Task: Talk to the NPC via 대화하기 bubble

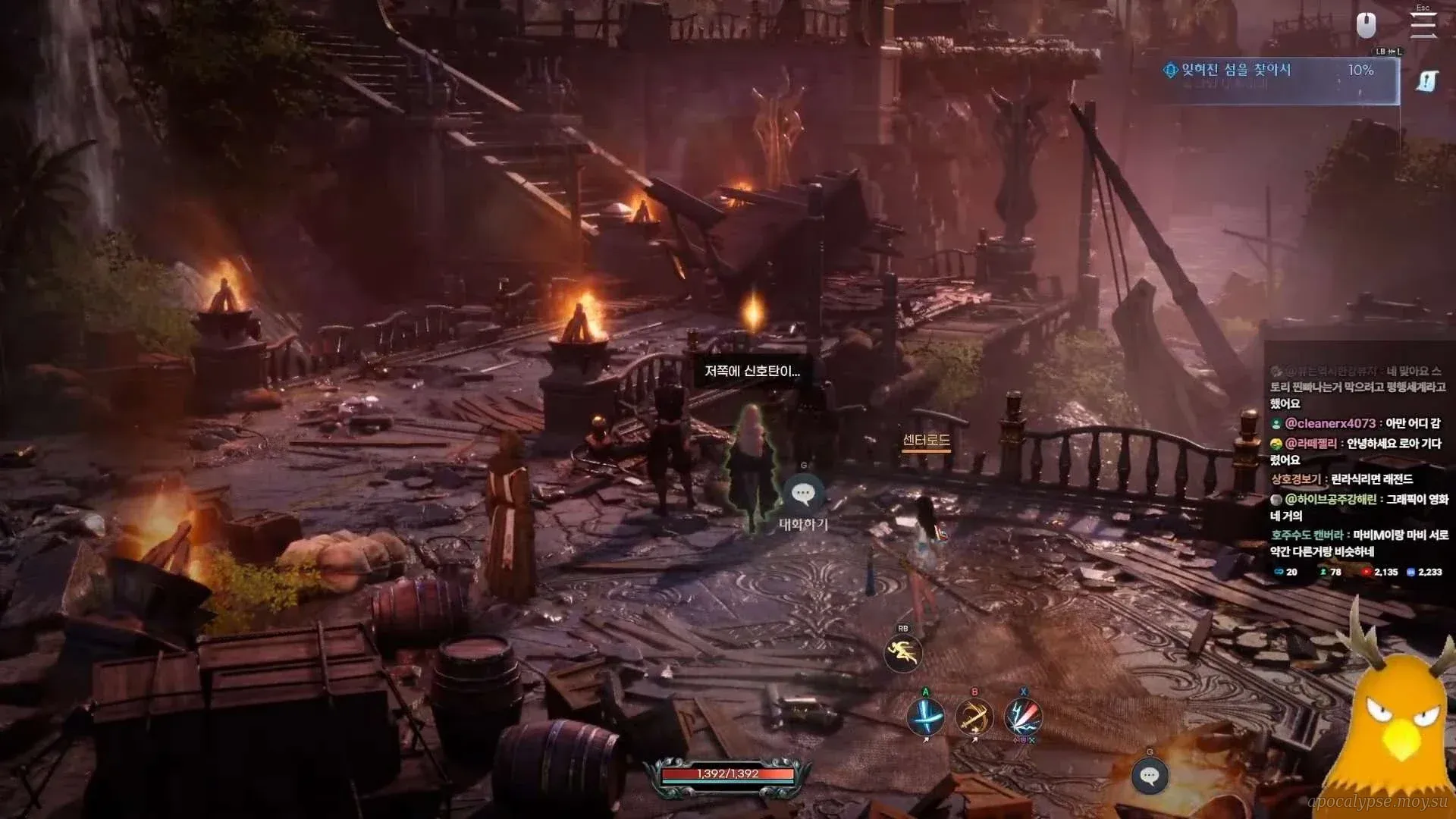Action: pyautogui.click(x=803, y=494)
